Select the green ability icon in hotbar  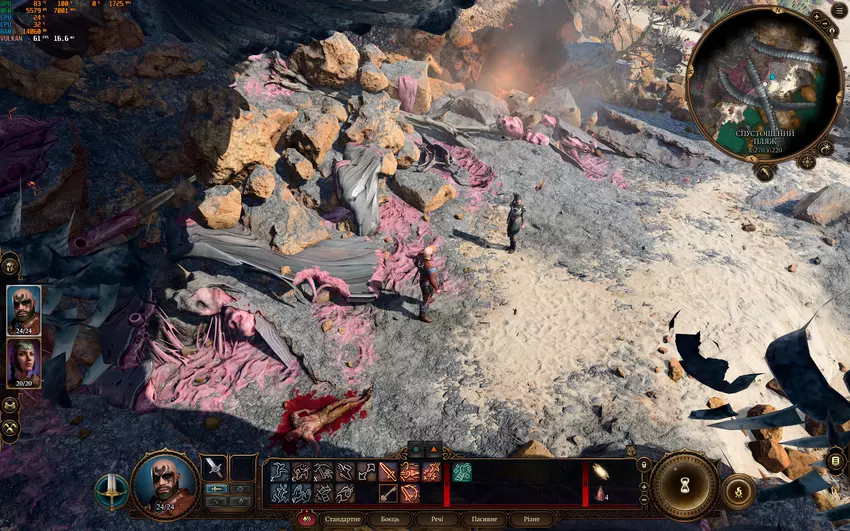pos(461,472)
